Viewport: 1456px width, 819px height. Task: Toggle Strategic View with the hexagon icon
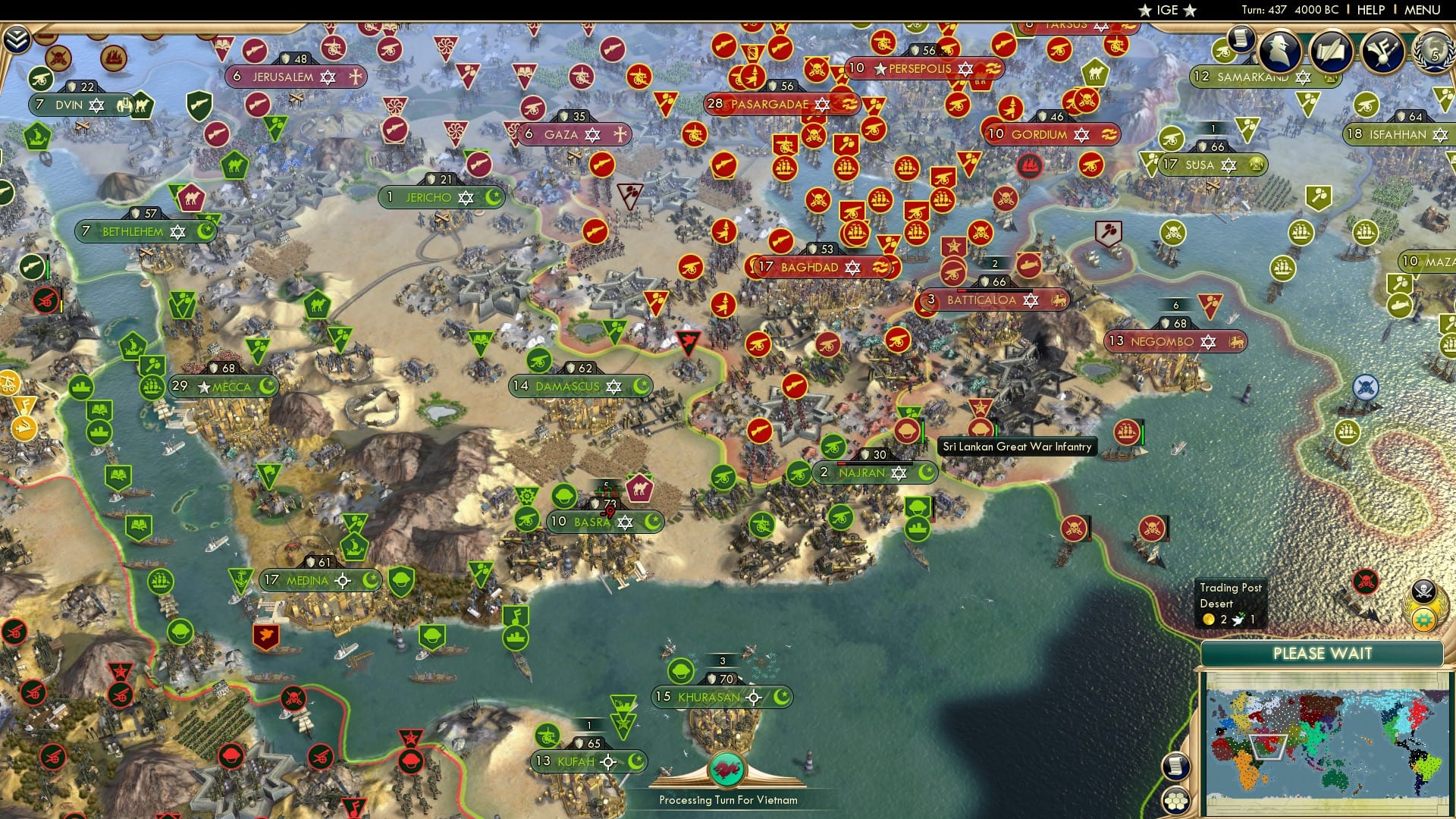[x=1176, y=802]
